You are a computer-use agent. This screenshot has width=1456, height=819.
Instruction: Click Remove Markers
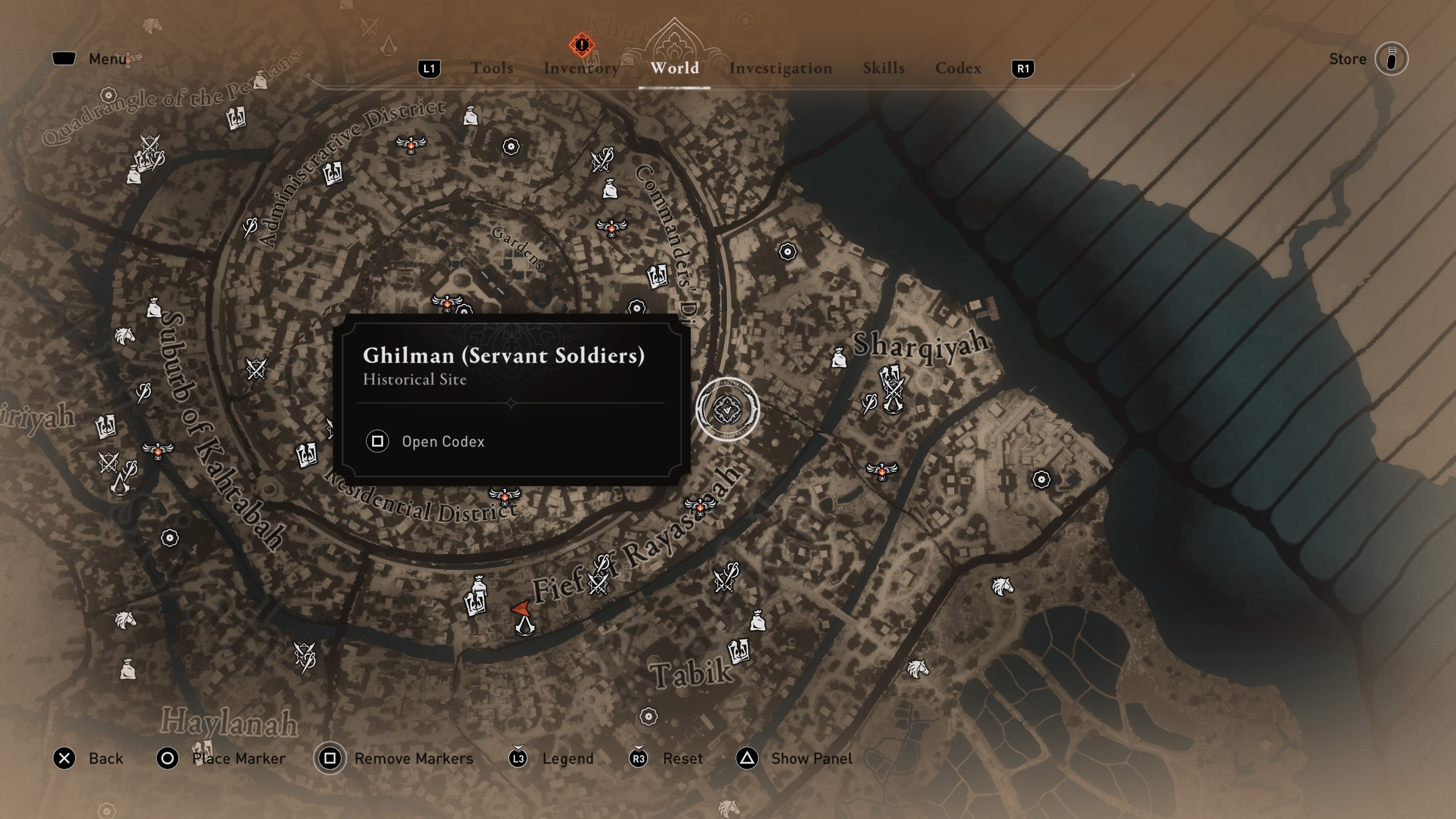pyautogui.click(x=413, y=758)
